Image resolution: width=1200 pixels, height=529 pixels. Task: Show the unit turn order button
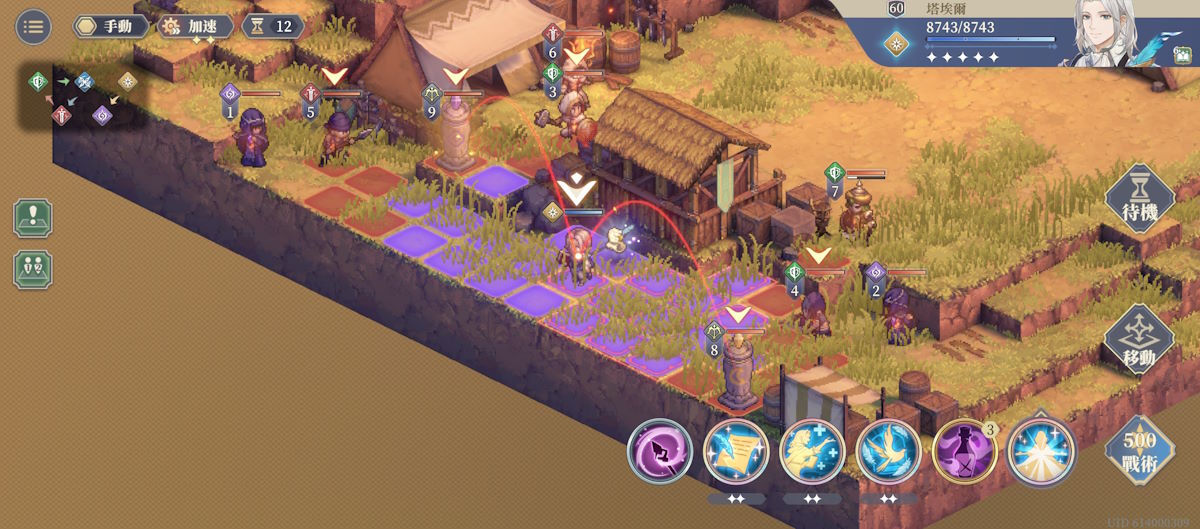pos(33,269)
